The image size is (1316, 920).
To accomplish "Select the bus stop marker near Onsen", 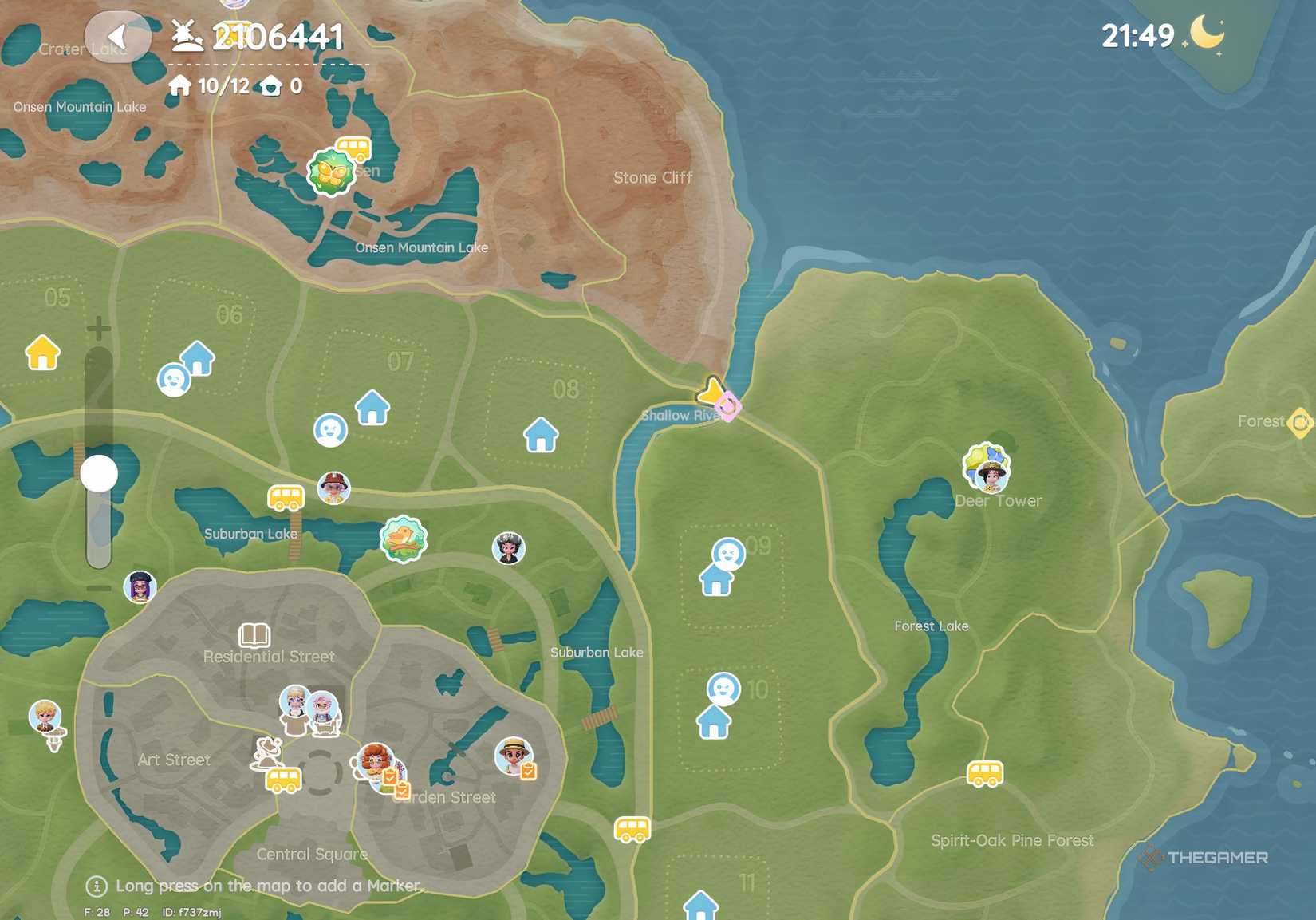I will [x=353, y=148].
